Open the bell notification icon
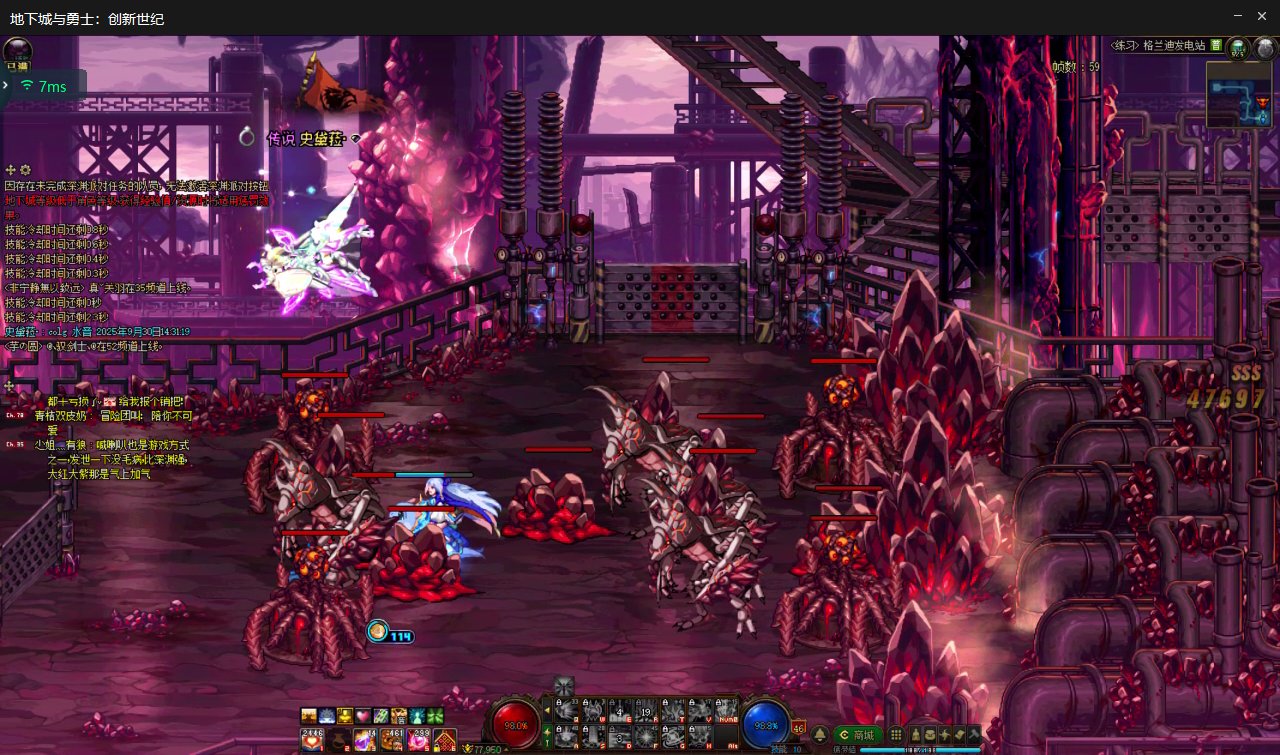This screenshot has height=755, width=1280. tap(820, 735)
